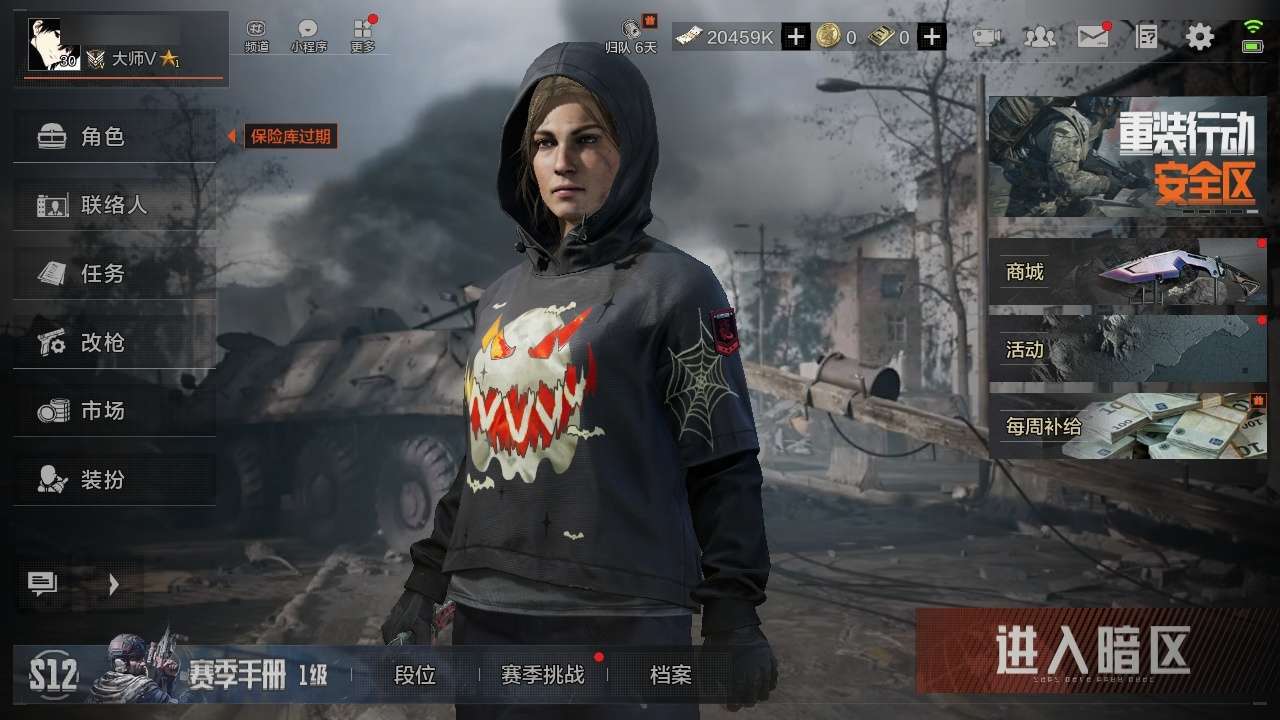Switch to the 段位 rank tab
The image size is (1280, 720).
415,676
